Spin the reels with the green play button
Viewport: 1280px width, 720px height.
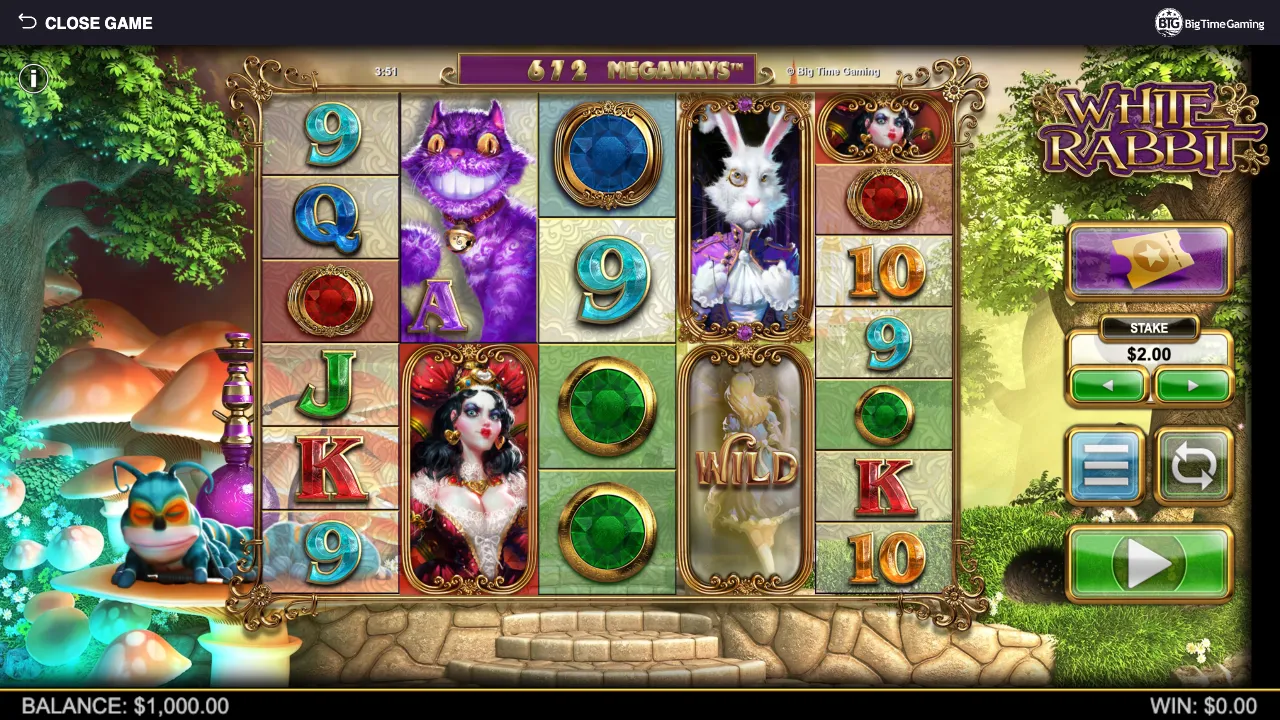click(x=1149, y=563)
